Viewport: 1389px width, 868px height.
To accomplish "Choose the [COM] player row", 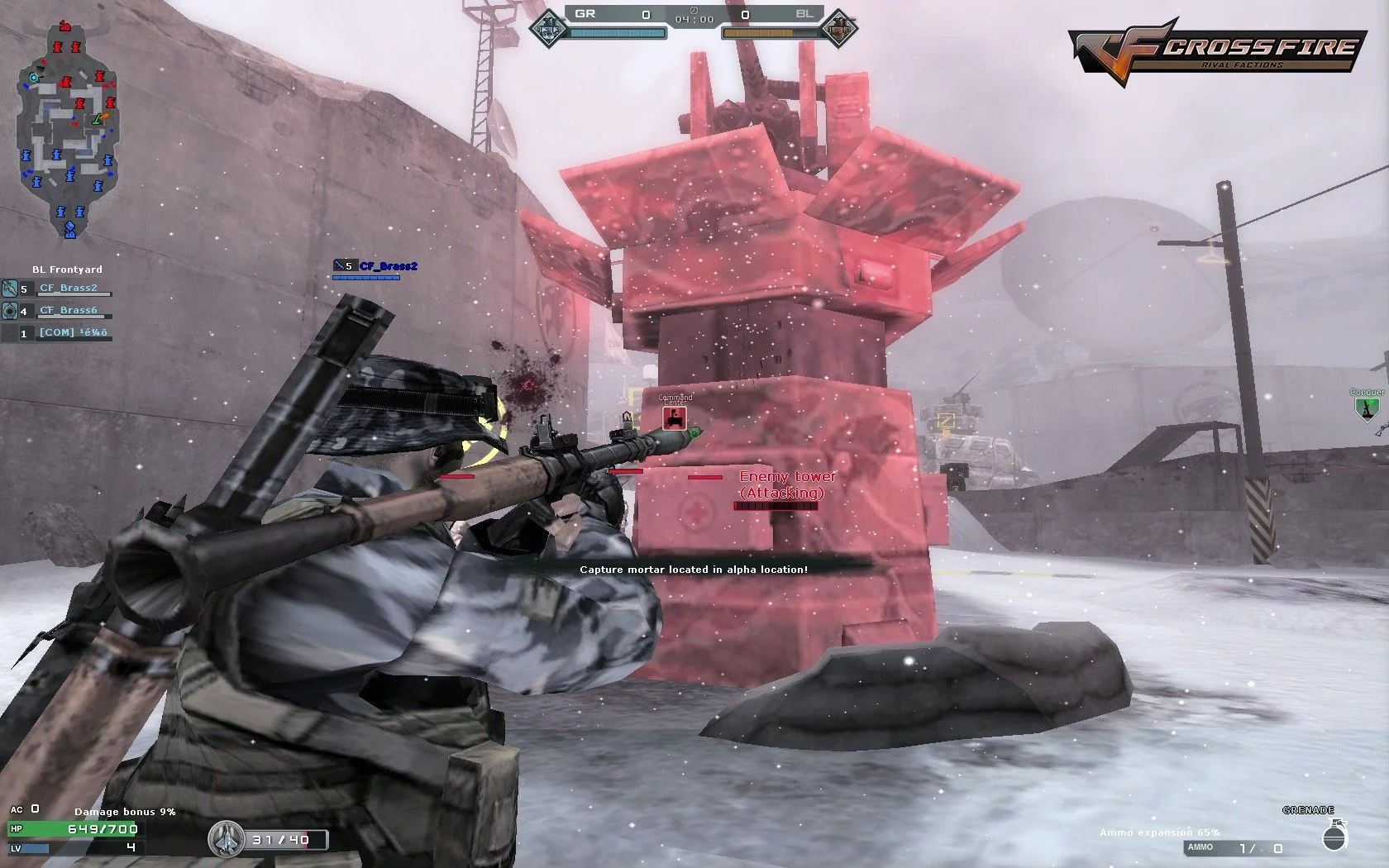I will tap(73, 332).
